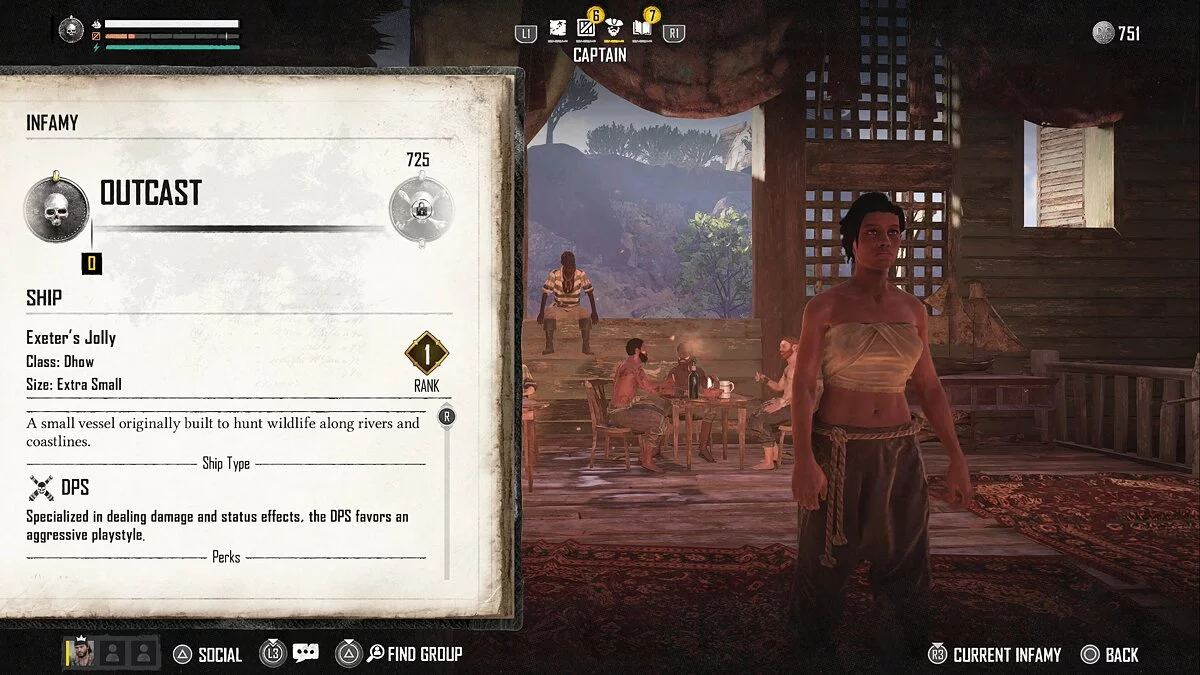Select the crowned party leader portrait
The height and width of the screenshot is (675, 1200).
point(82,654)
